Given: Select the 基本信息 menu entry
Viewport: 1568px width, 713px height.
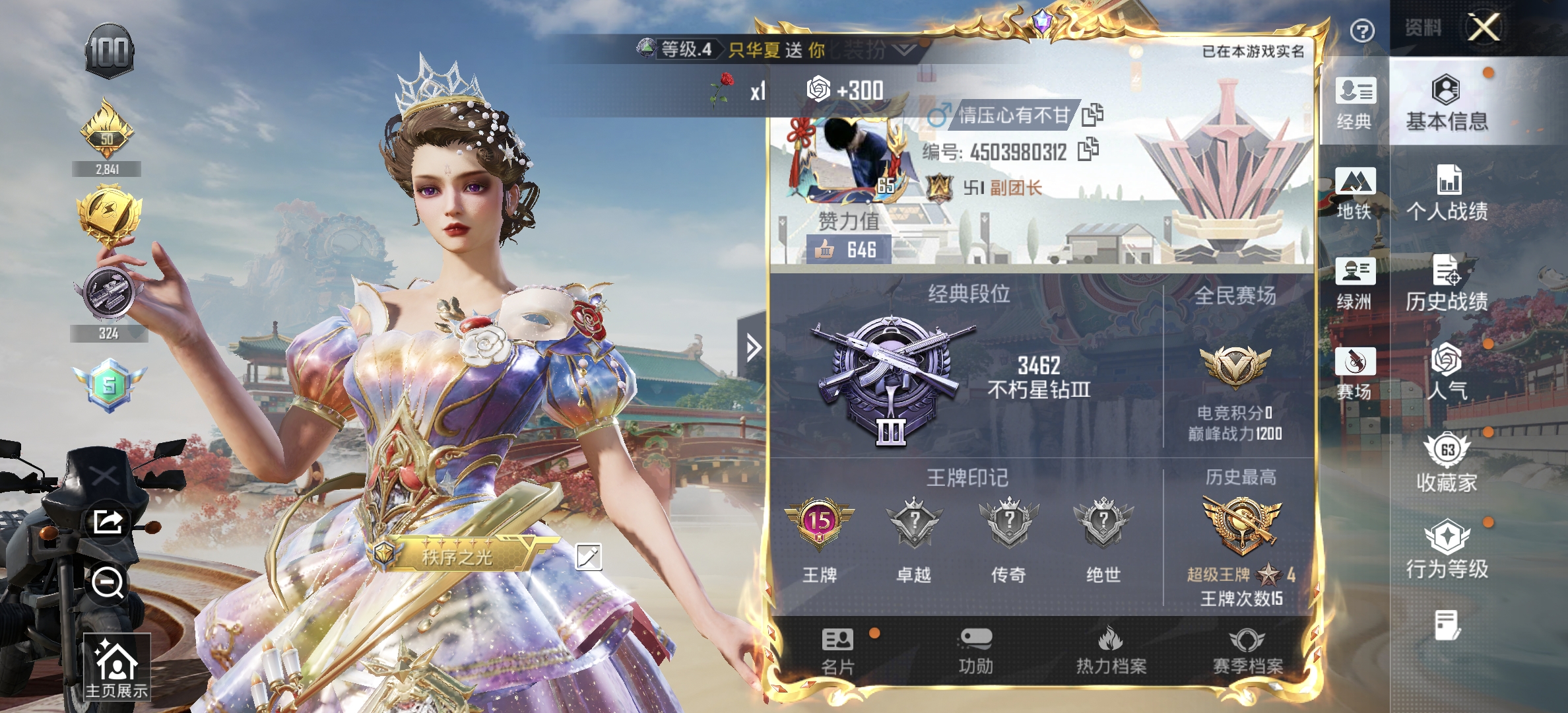Looking at the screenshot, I should click(1447, 102).
